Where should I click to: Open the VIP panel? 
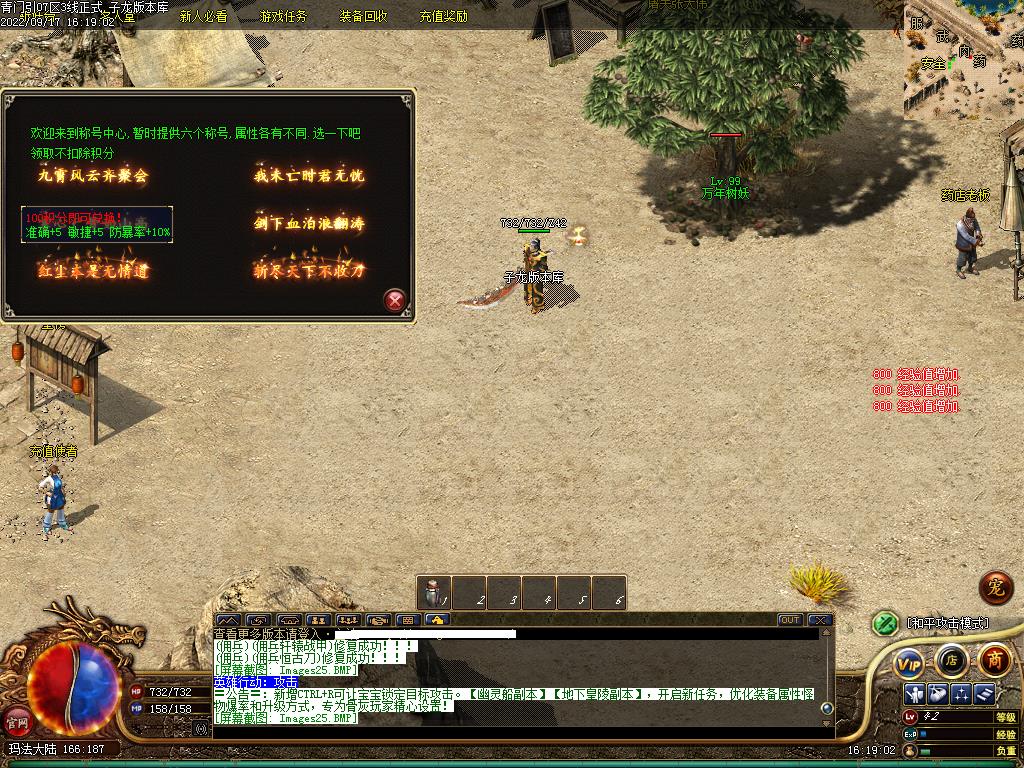click(909, 661)
